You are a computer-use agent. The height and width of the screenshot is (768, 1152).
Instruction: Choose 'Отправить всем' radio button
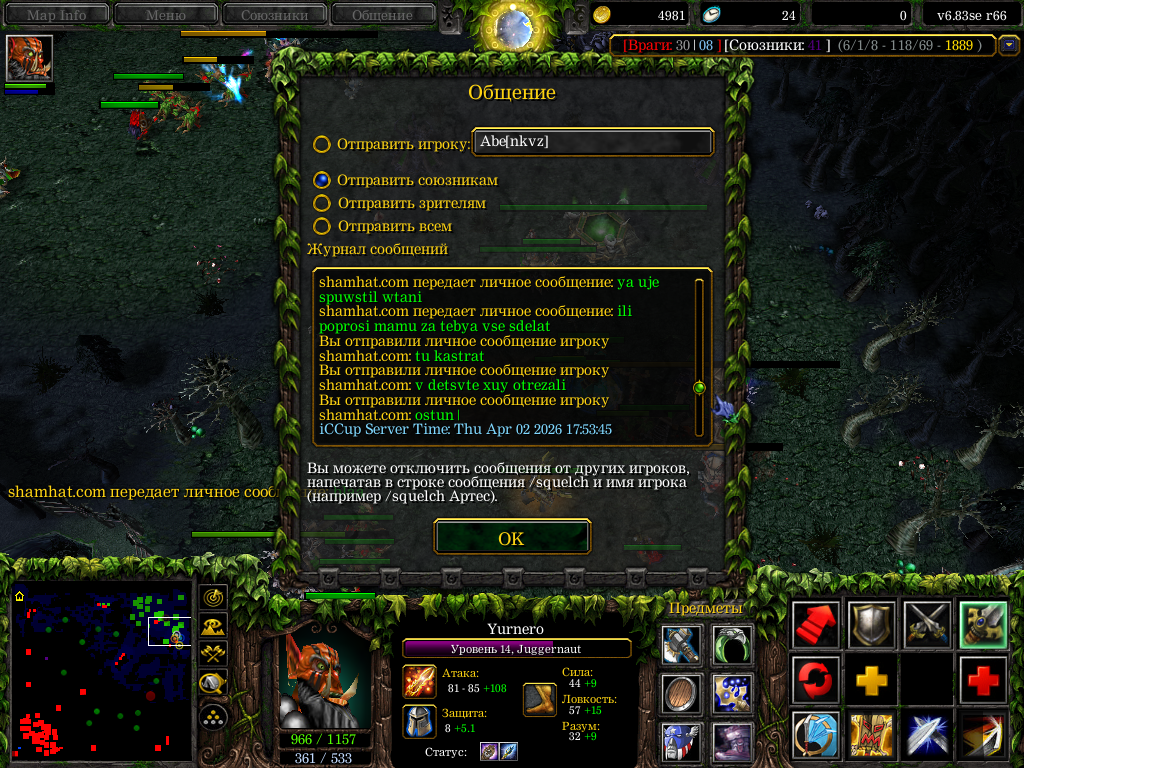coord(322,227)
